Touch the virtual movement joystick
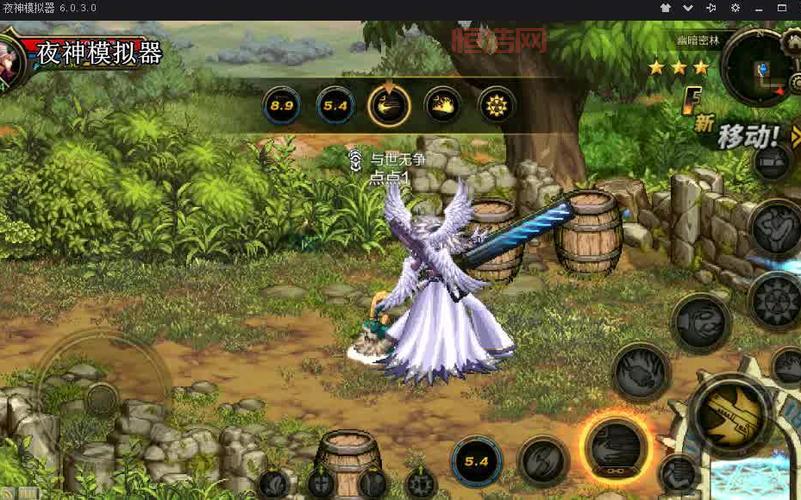This screenshot has width=801, height=500. 102,397
